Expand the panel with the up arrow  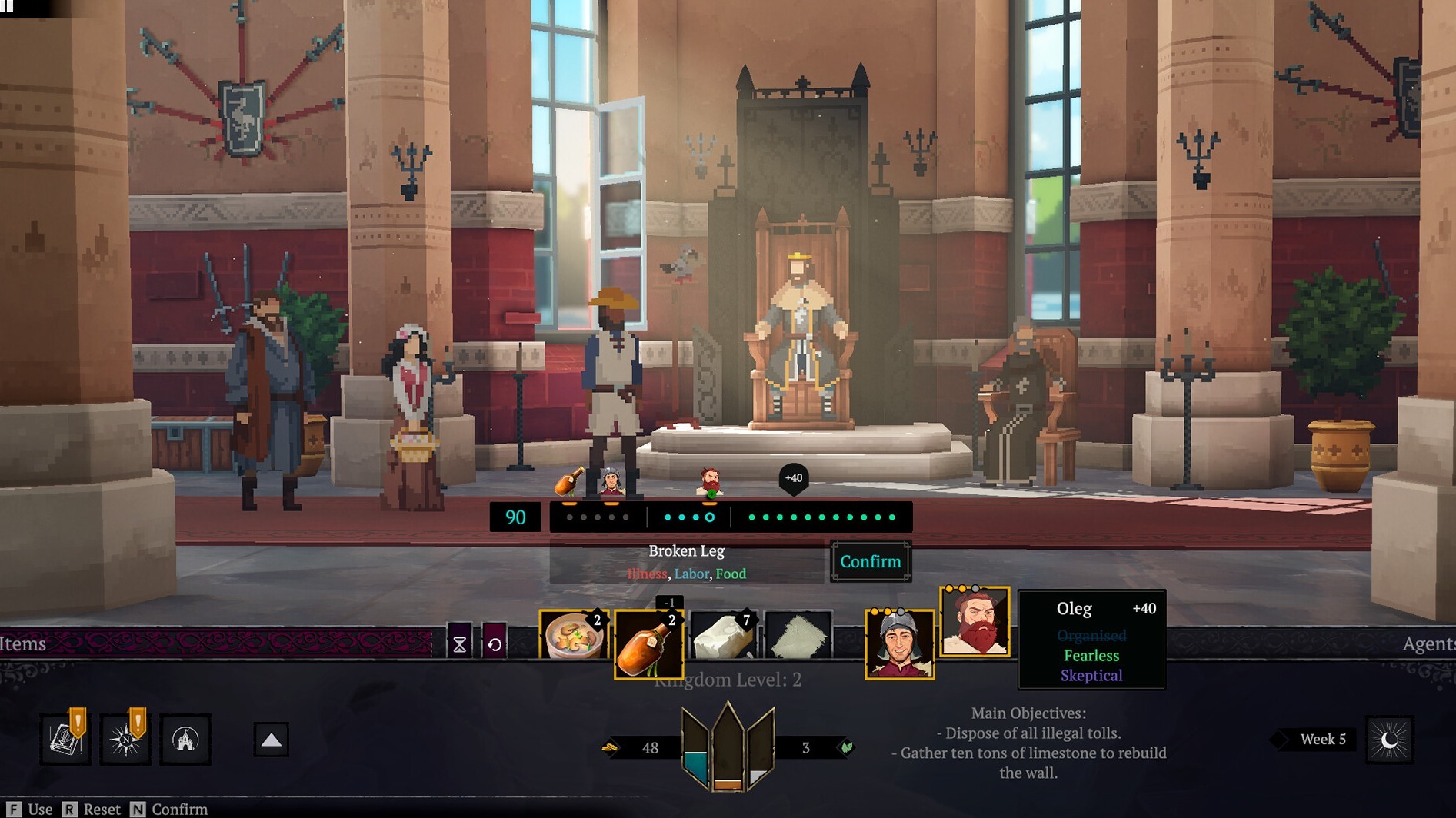[x=271, y=740]
